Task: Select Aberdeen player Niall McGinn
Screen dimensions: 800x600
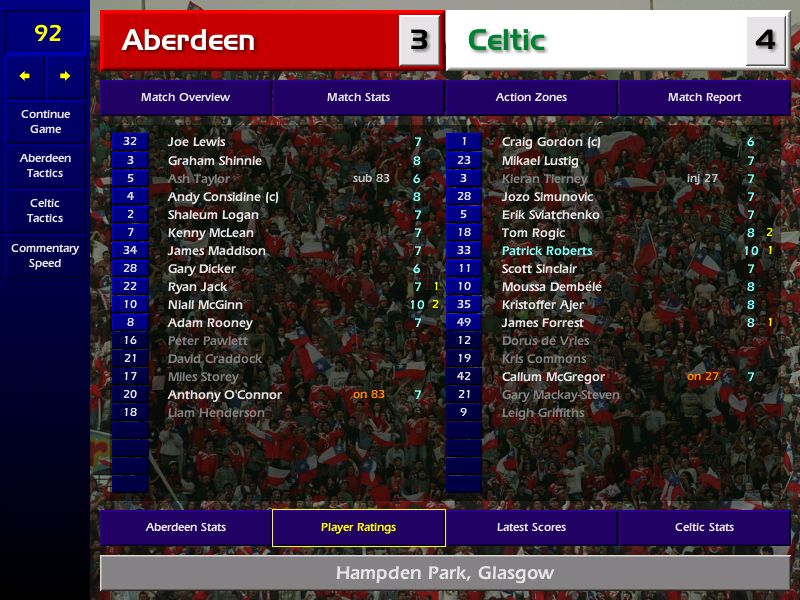Action: [x=205, y=305]
